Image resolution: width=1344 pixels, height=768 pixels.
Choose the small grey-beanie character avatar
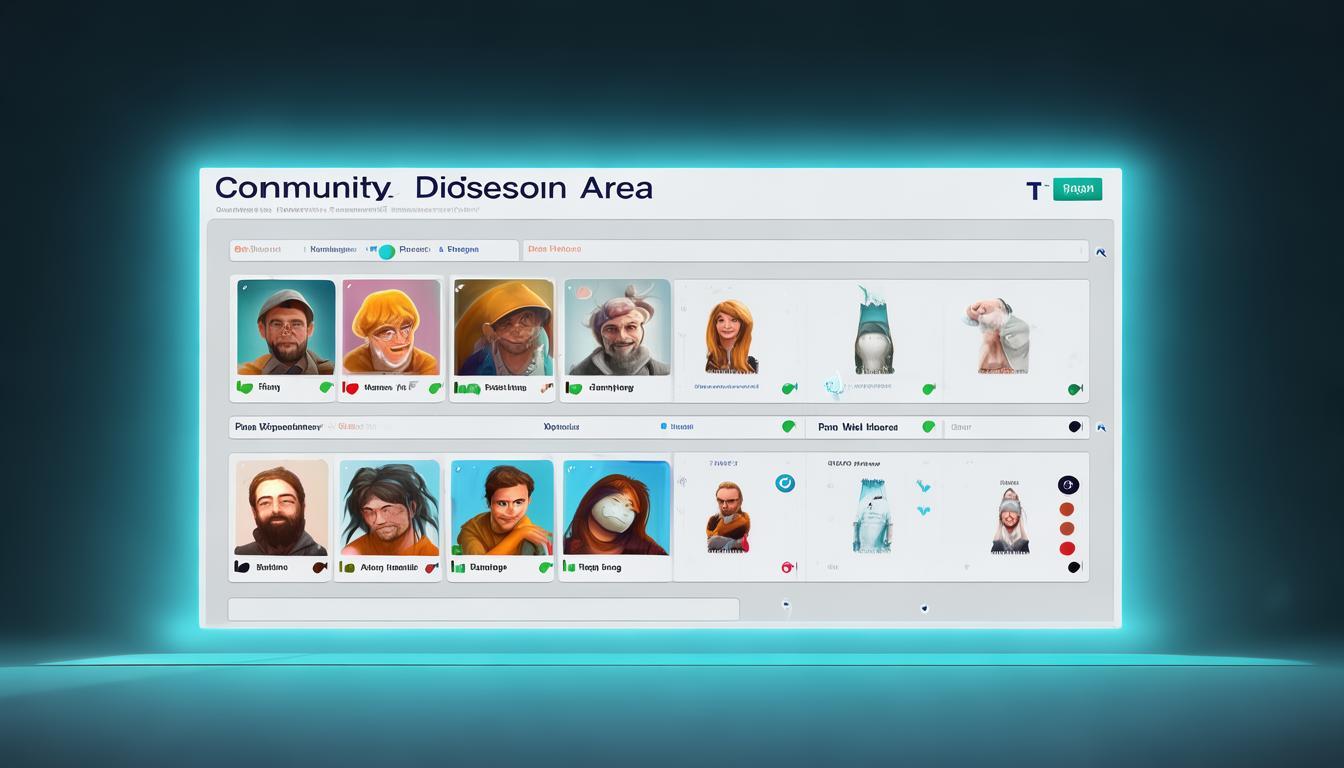pos(1009,516)
